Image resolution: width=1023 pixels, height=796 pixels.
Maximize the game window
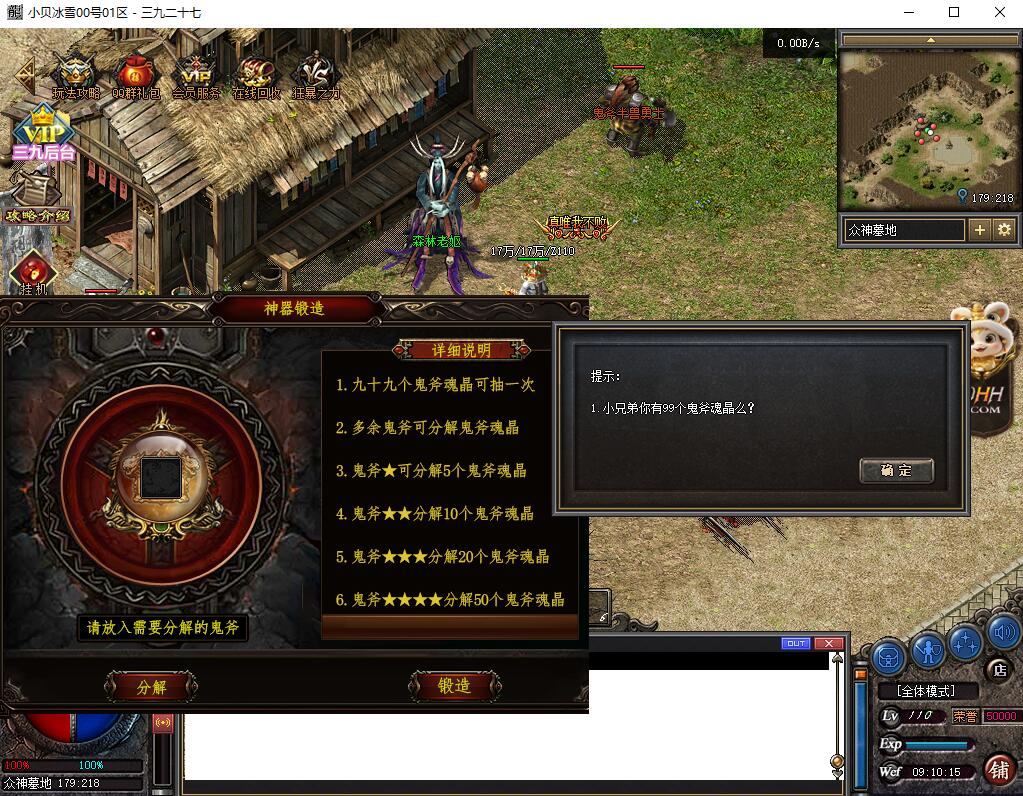954,13
